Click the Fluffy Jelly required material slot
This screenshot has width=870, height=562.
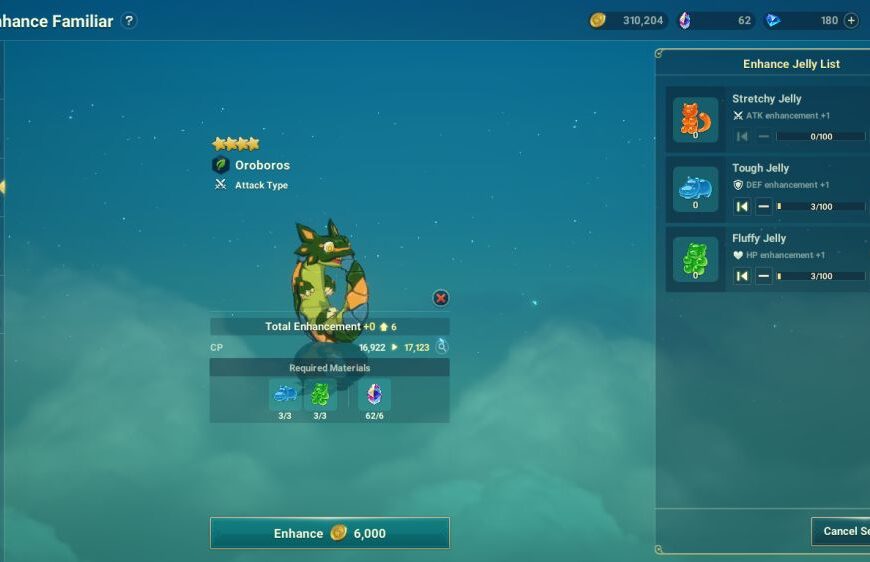[320, 394]
